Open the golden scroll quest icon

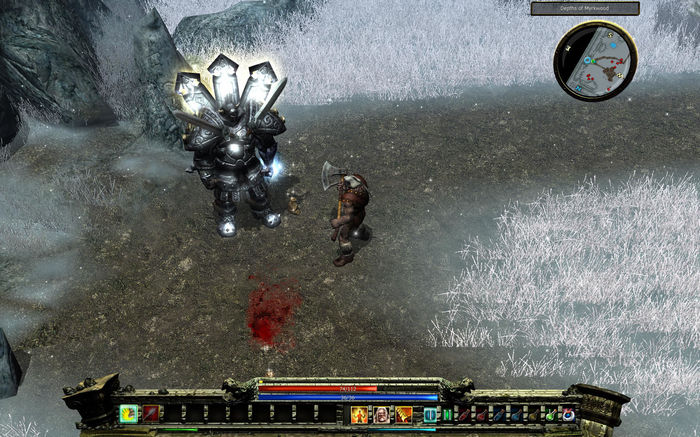404,414
